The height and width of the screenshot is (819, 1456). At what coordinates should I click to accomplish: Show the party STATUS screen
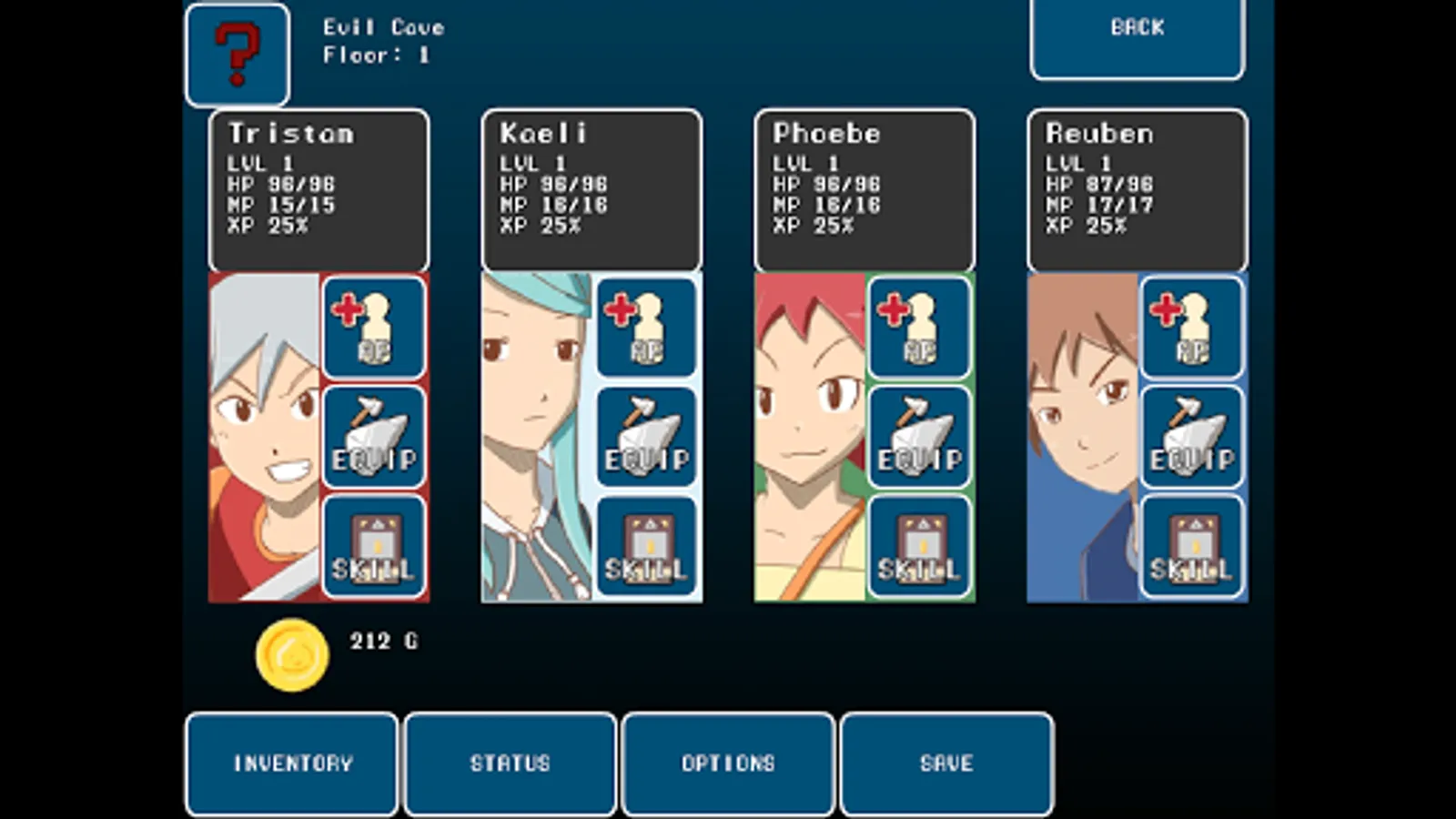click(511, 763)
